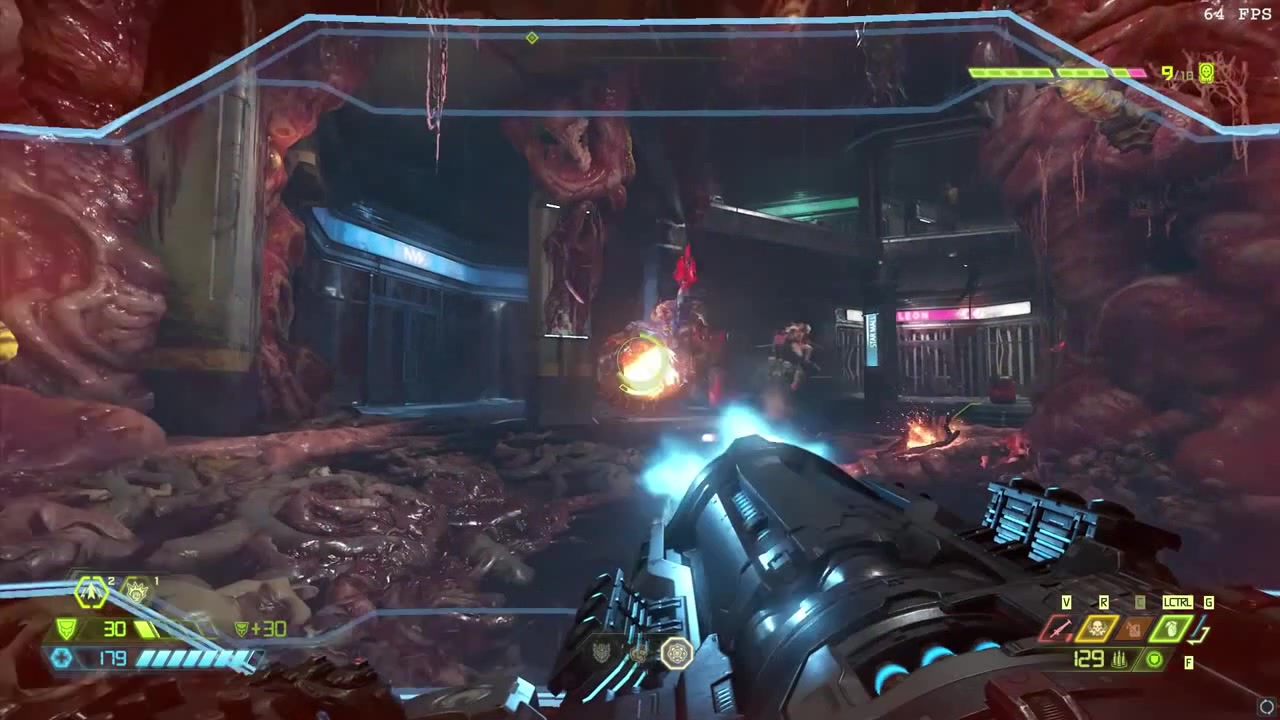This screenshot has width=1280, height=720.
Task: Select the highlighted octagonal rune icon
Action: (x=677, y=653)
